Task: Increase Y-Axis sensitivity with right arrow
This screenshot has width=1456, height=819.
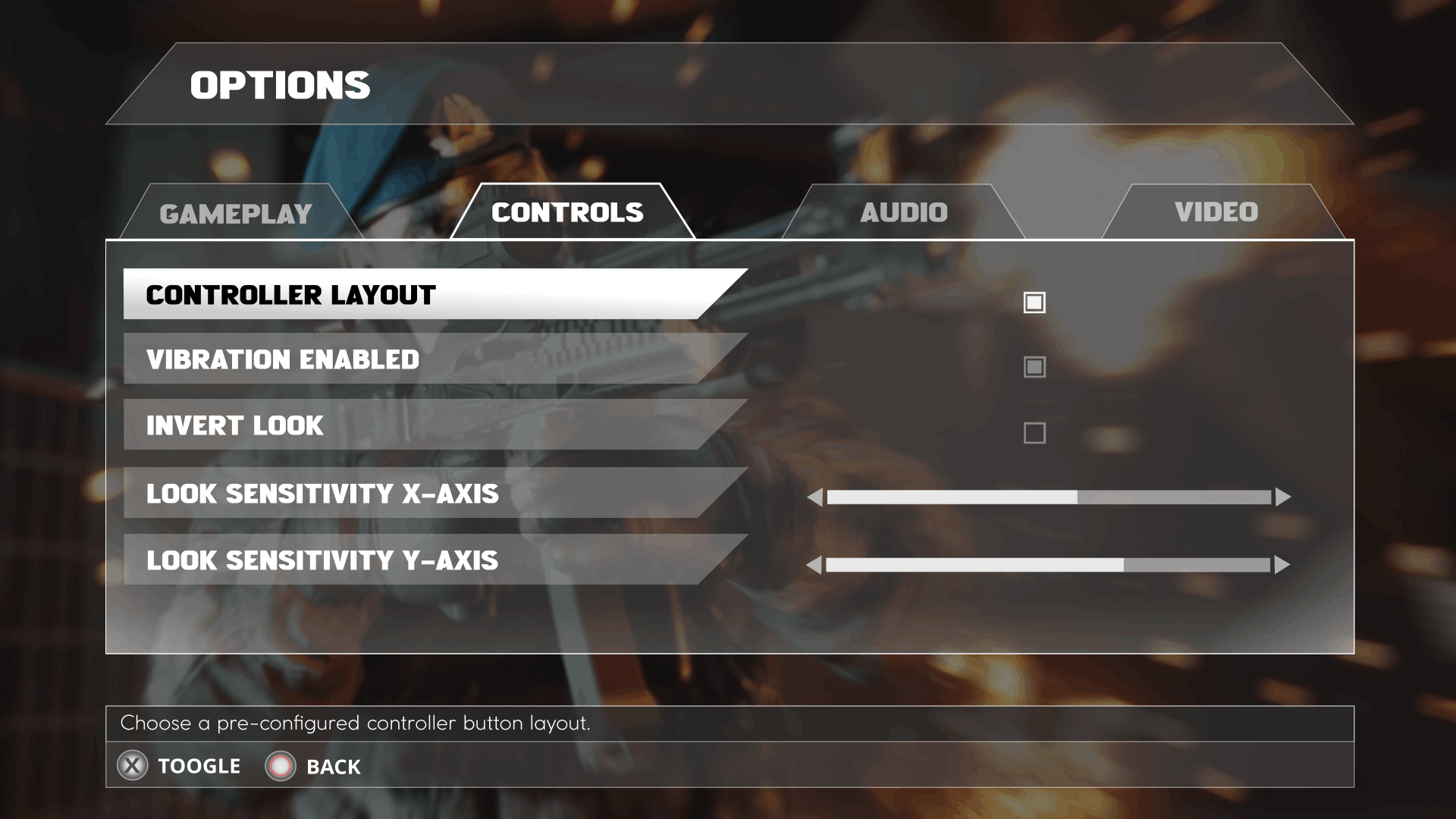Action: pos(1282,565)
